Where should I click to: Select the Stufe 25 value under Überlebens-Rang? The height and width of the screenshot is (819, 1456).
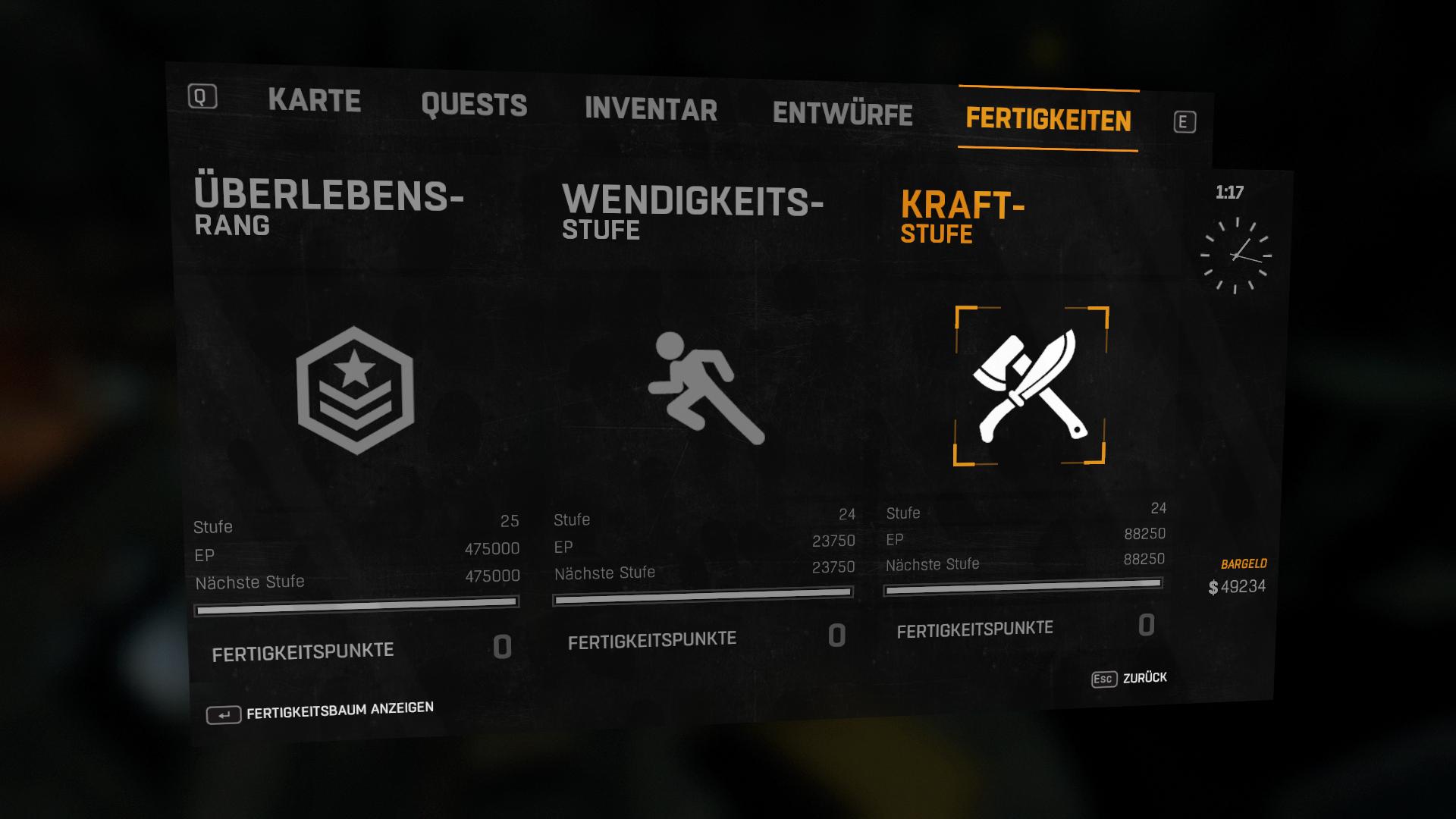(x=511, y=522)
